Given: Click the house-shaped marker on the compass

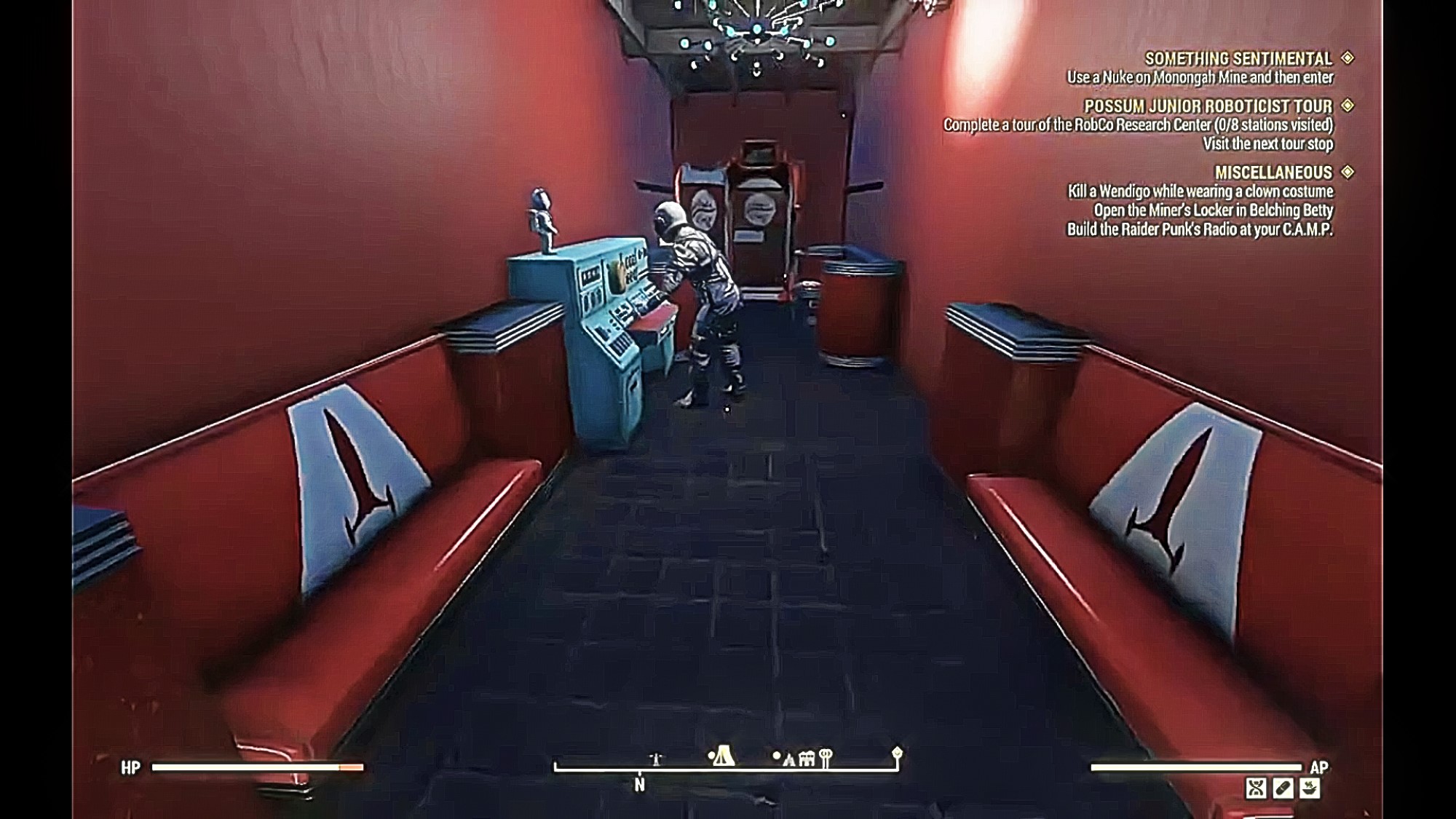Looking at the screenshot, I should coord(807,759).
